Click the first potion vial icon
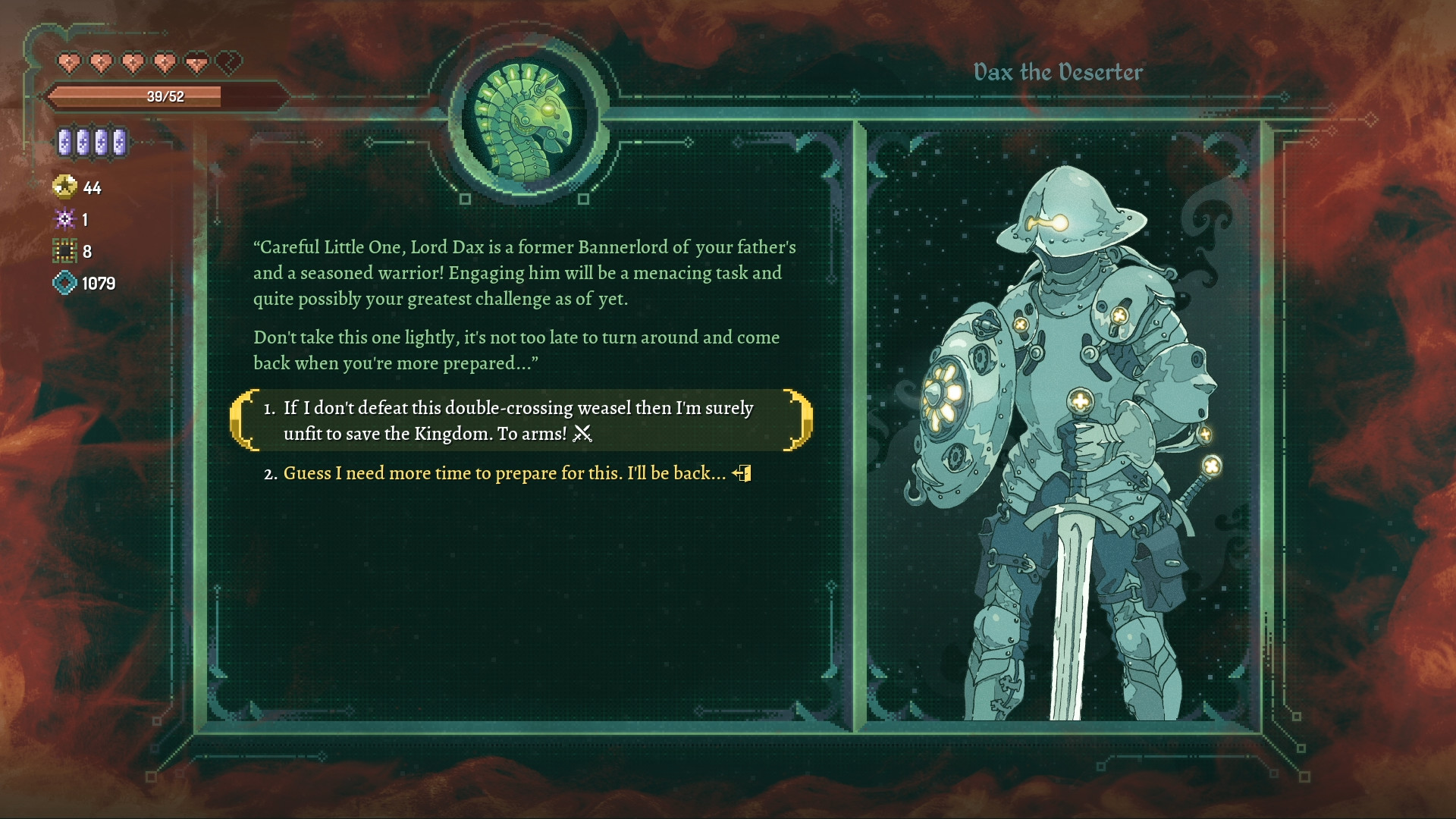Screen dimensions: 1456x819 pos(67,142)
